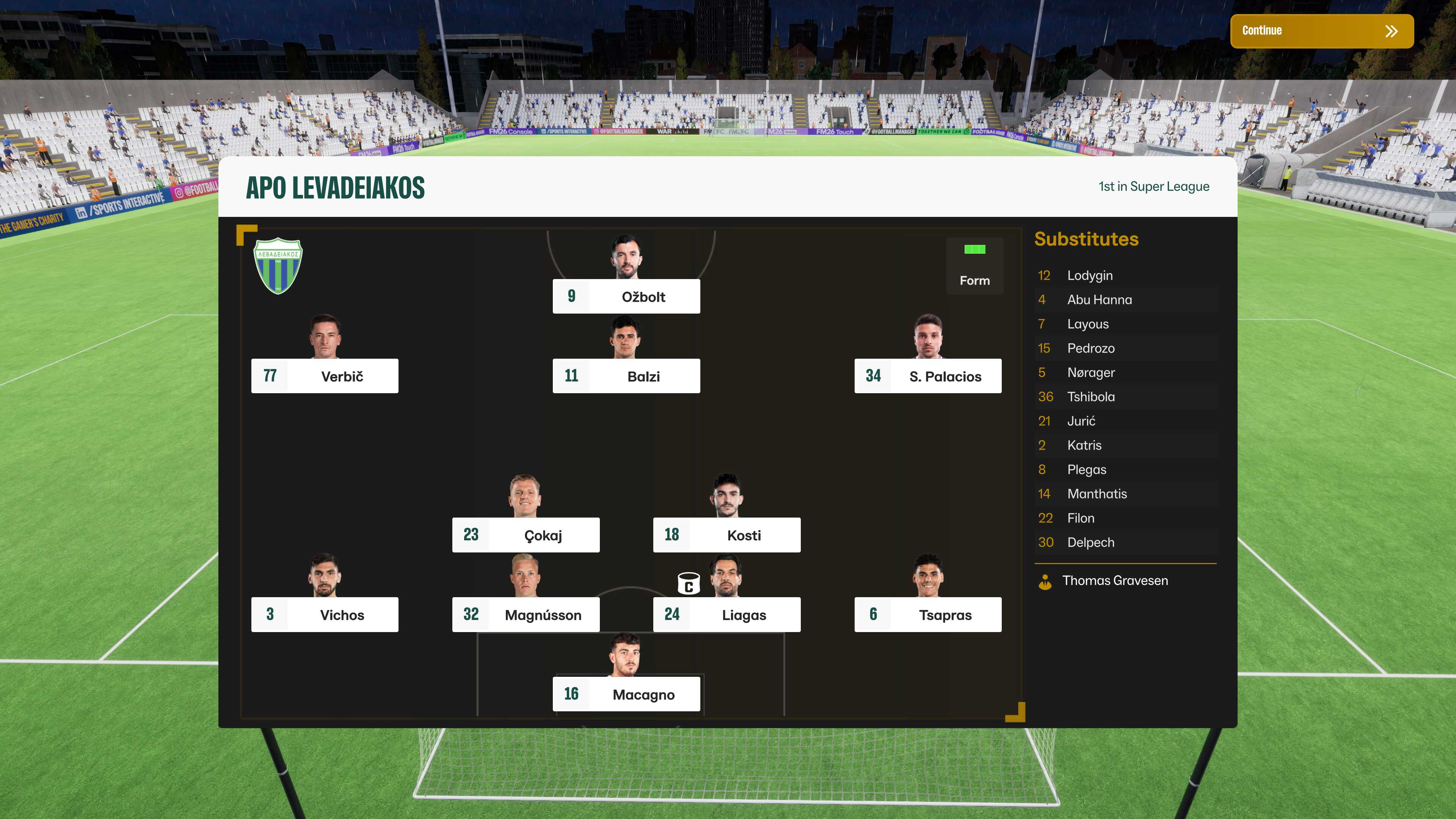Select striker Ožbolt's player card

click(x=626, y=296)
